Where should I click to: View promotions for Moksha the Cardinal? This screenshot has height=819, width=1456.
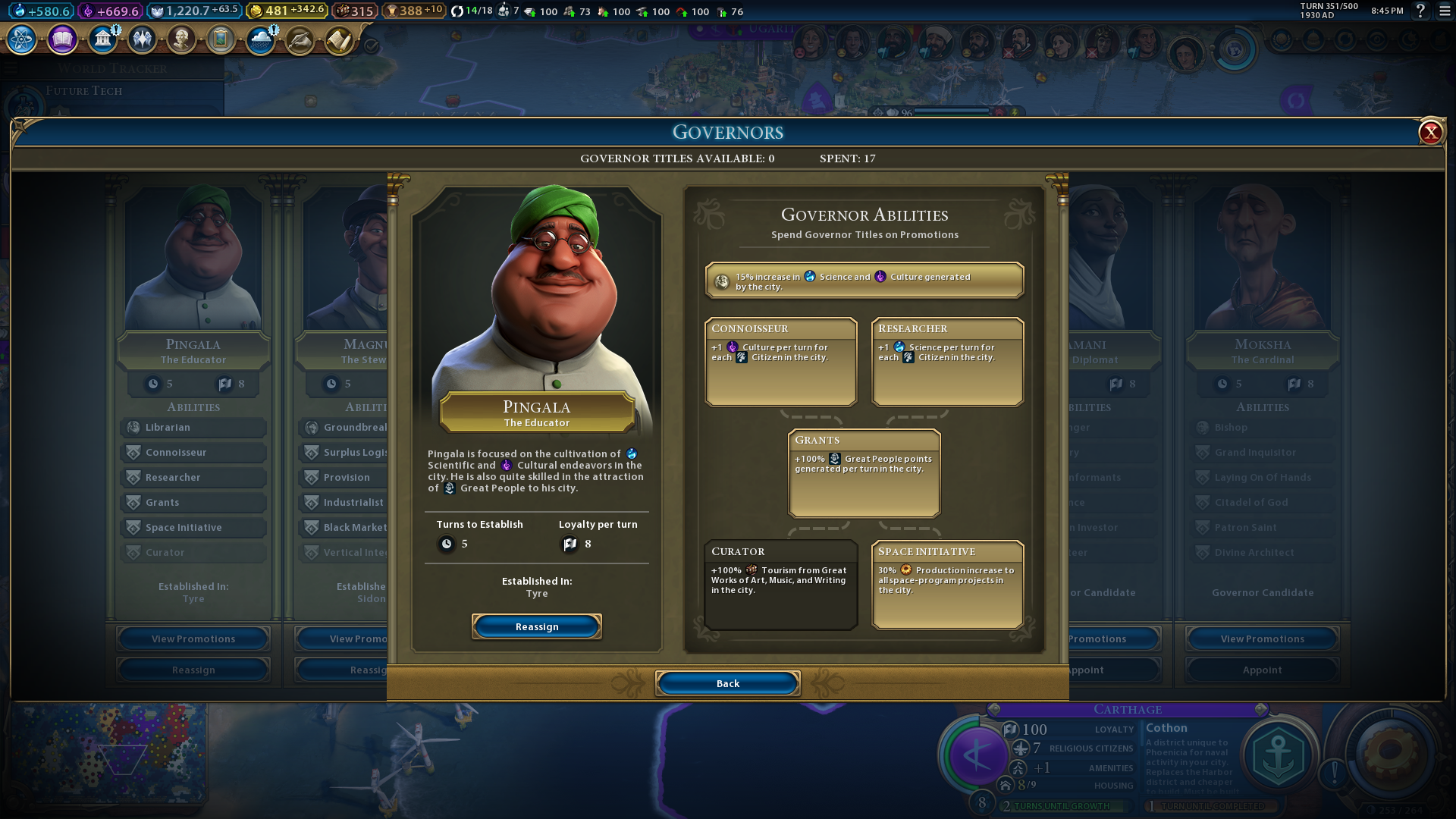tap(1262, 639)
